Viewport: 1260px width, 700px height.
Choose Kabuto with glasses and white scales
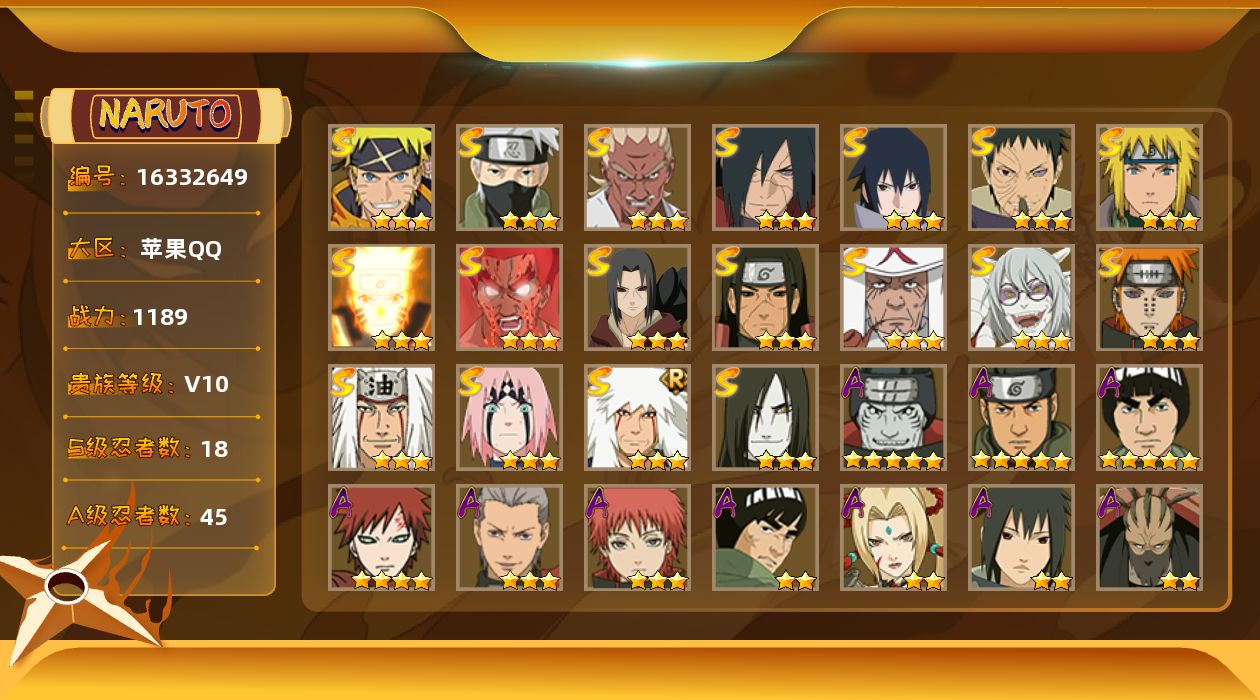coord(1021,297)
